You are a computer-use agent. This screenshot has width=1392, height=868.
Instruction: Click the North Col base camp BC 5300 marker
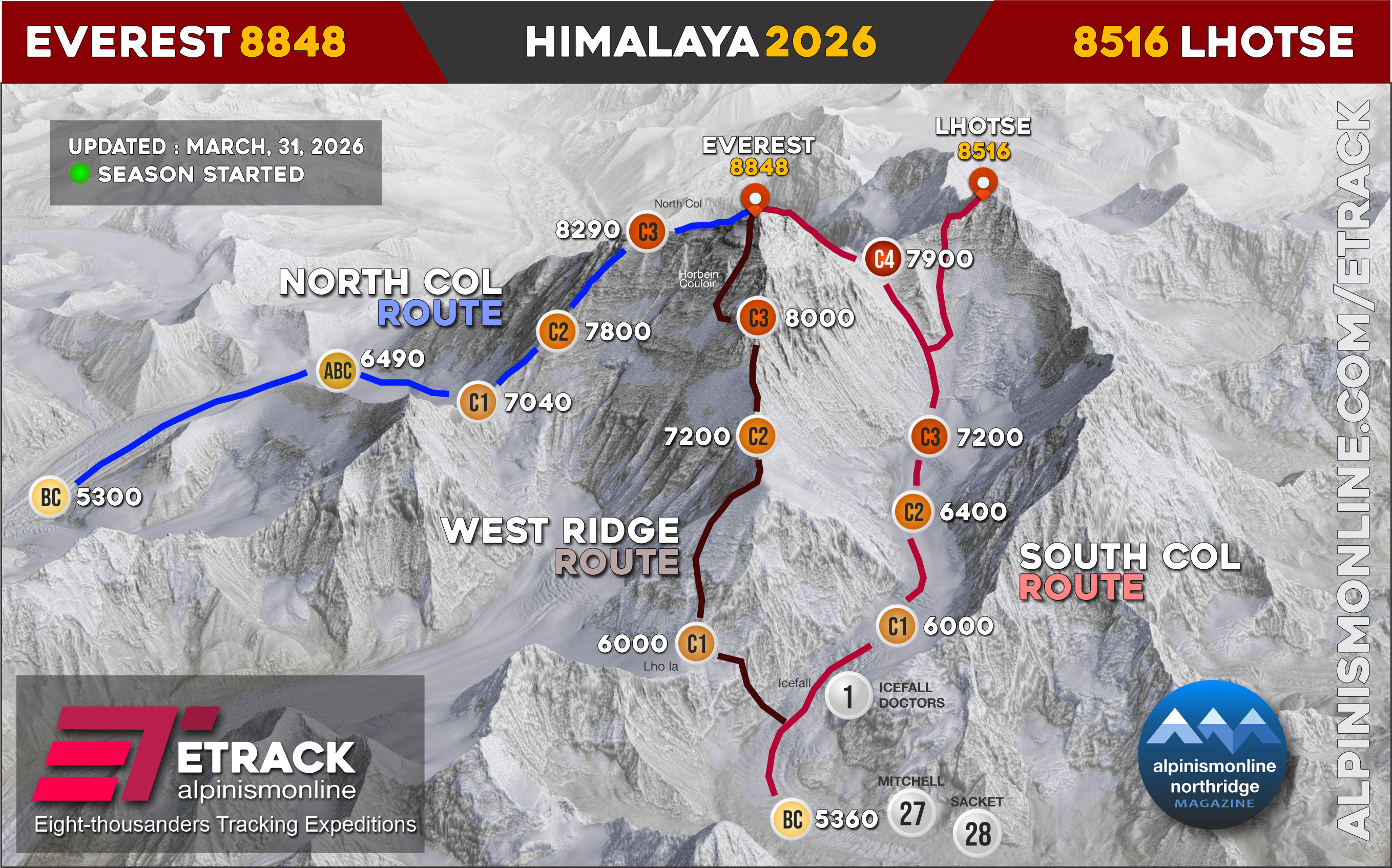pos(51,497)
